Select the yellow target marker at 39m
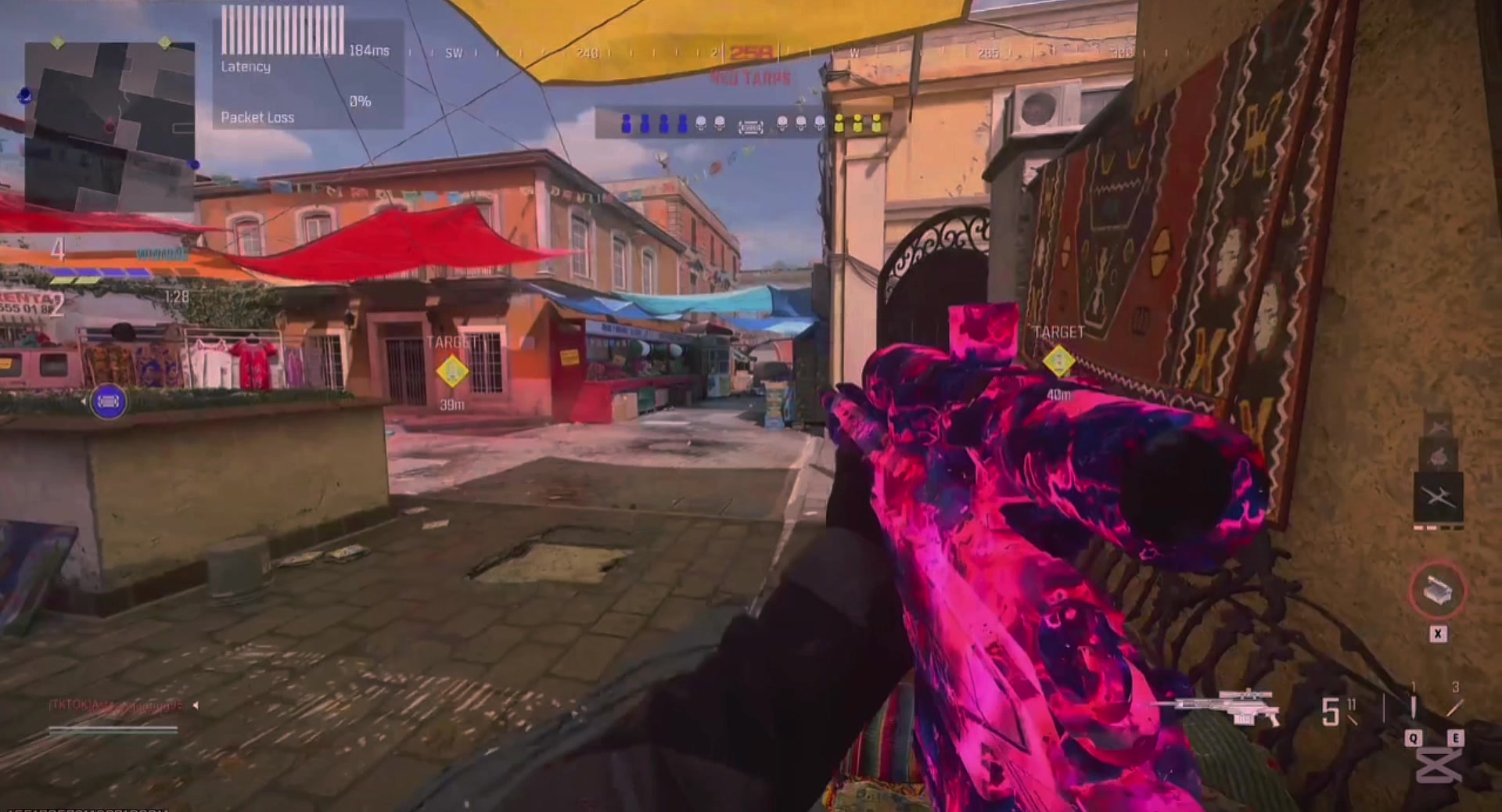 coord(452,372)
